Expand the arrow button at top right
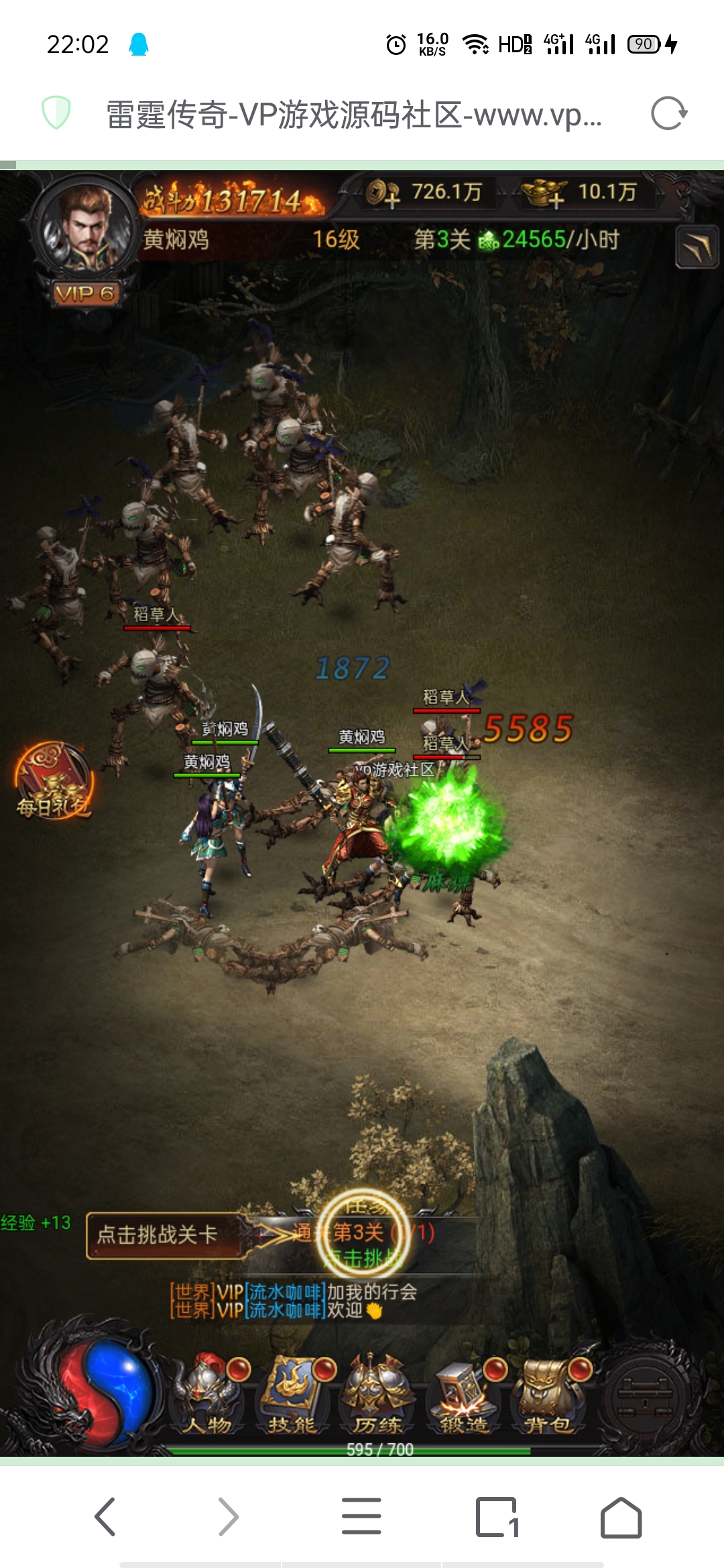The image size is (724, 1568). [x=697, y=247]
